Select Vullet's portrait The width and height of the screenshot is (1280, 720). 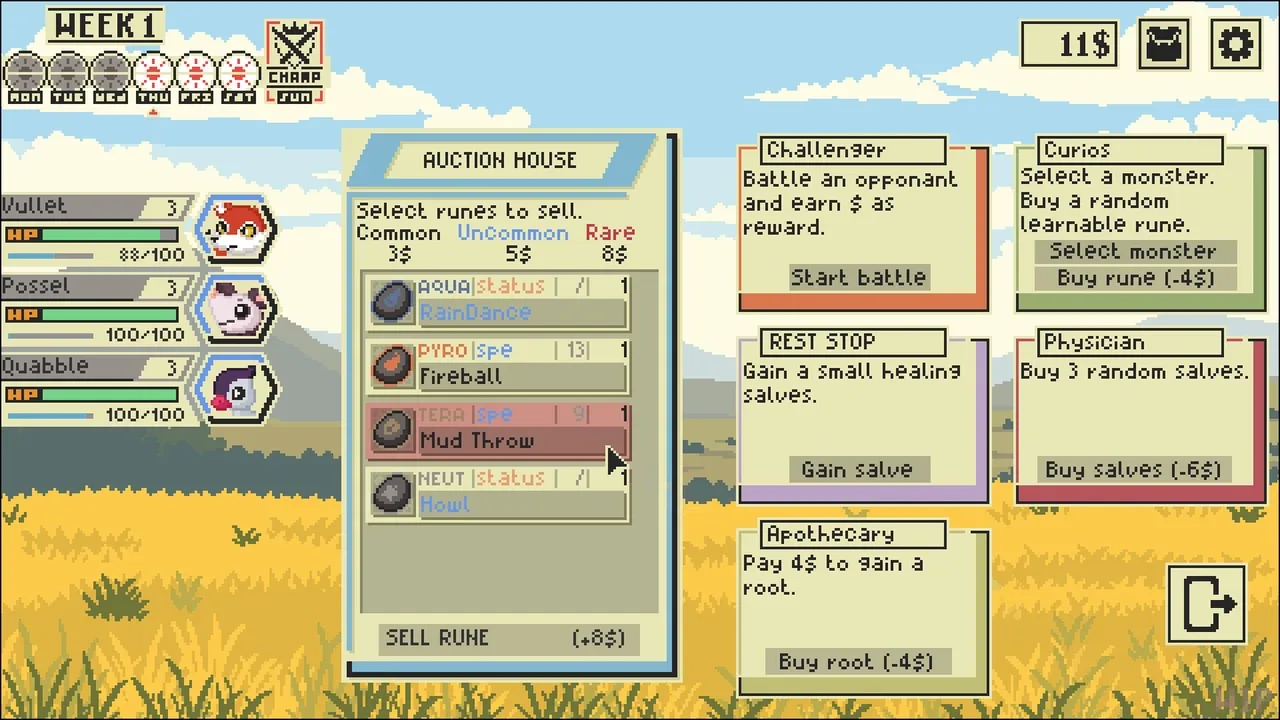coord(237,230)
